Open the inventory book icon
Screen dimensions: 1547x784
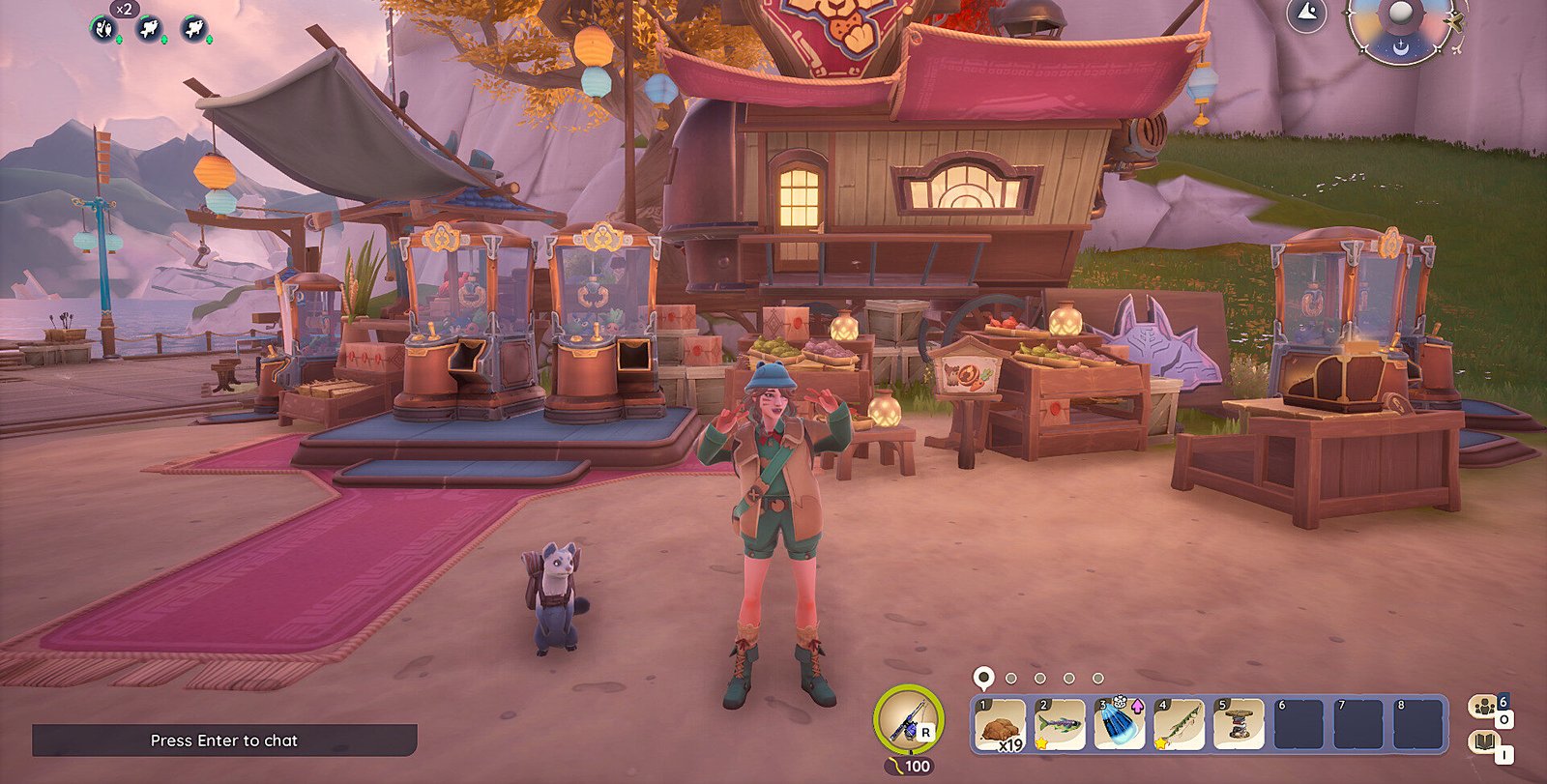[1483, 742]
